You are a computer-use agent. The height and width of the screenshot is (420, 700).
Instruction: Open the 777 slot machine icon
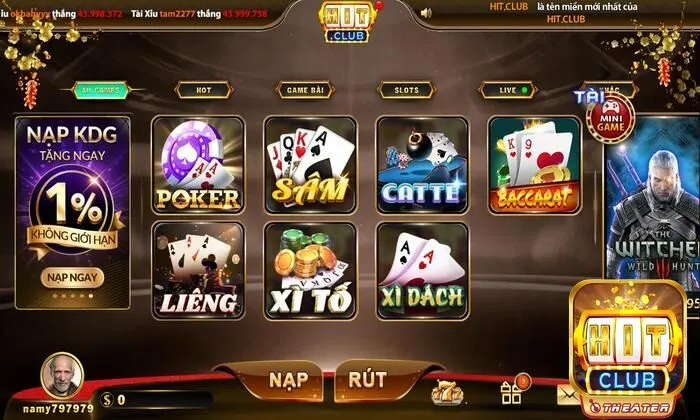pyautogui.click(x=446, y=391)
